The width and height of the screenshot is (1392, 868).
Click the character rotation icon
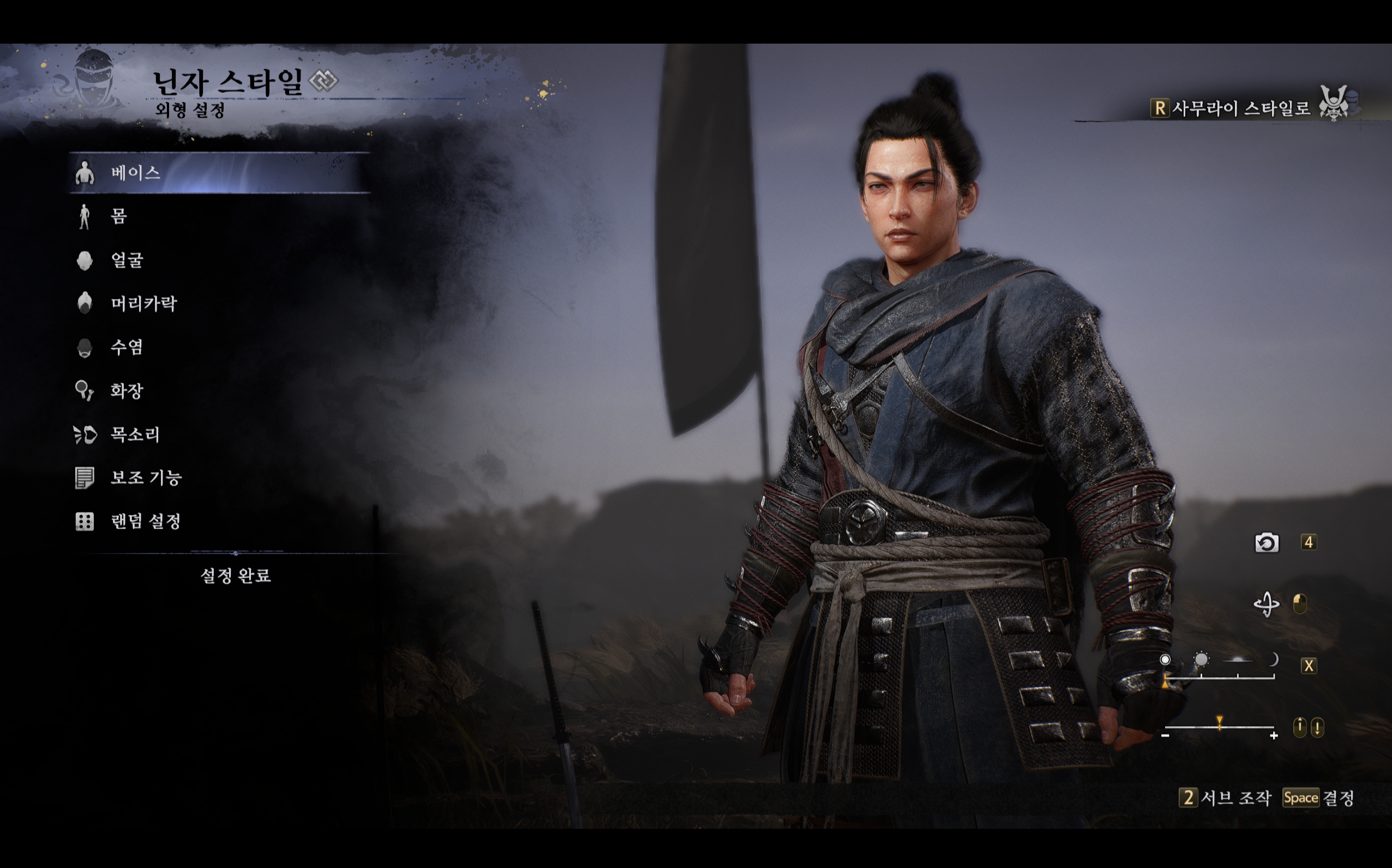1265,604
